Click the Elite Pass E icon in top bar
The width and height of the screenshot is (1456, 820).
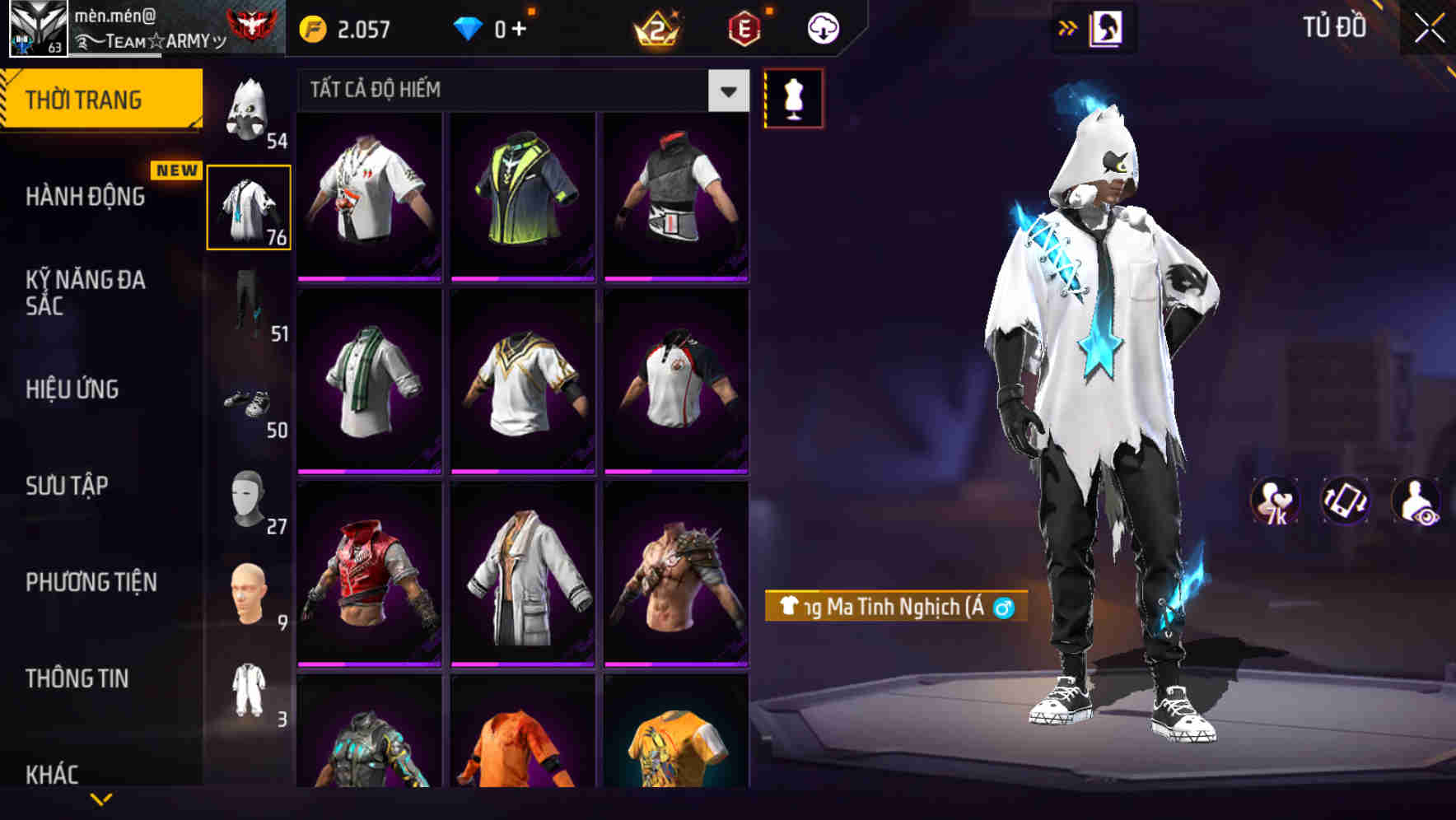[x=744, y=26]
